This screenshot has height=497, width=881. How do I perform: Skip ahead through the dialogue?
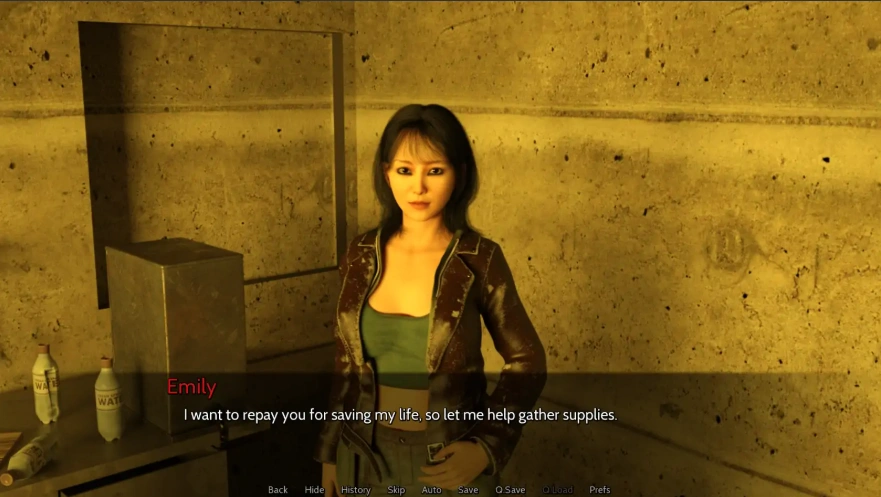[396, 490]
